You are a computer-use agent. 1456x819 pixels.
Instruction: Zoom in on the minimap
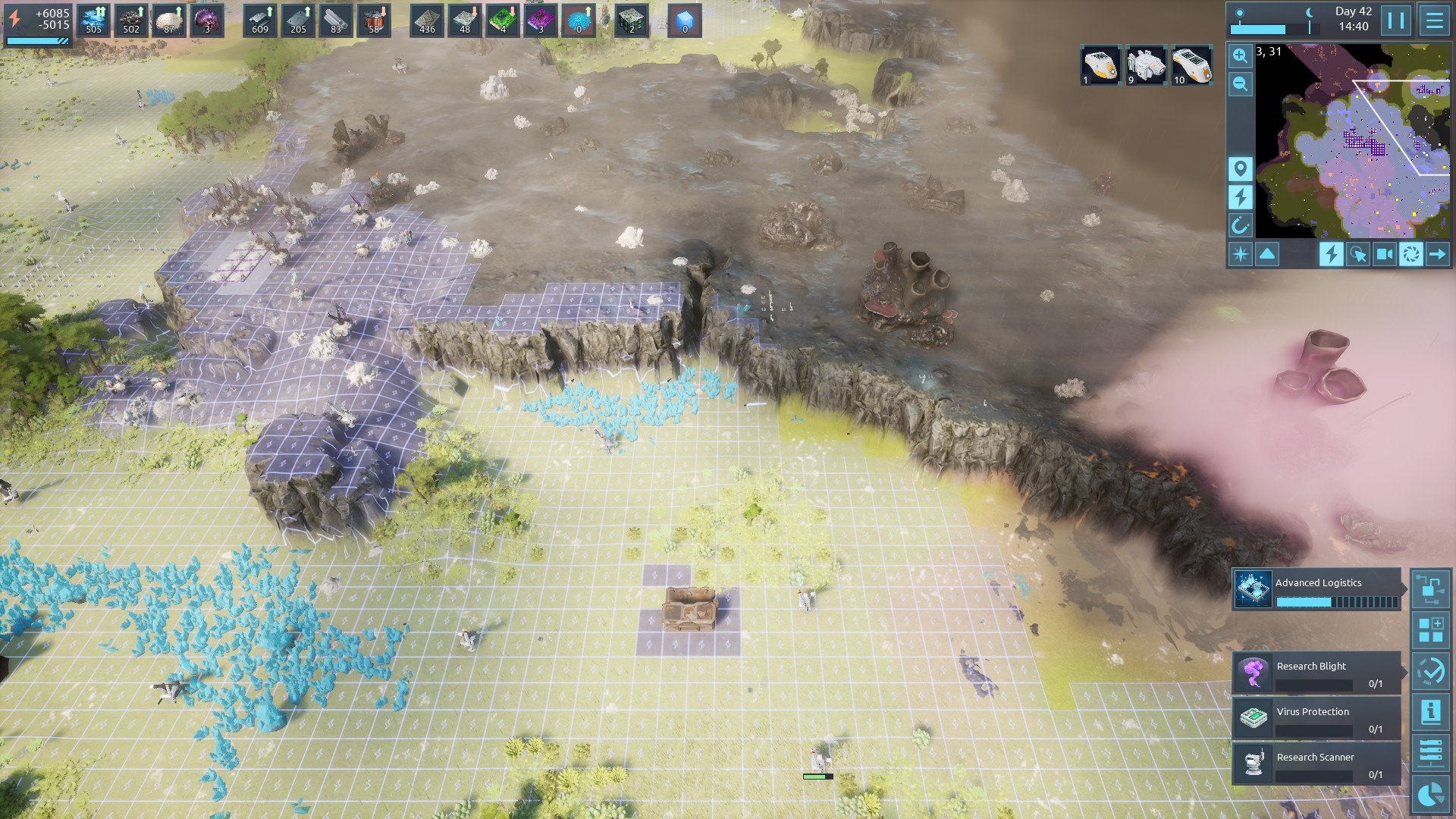pyautogui.click(x=1241, y=55)
